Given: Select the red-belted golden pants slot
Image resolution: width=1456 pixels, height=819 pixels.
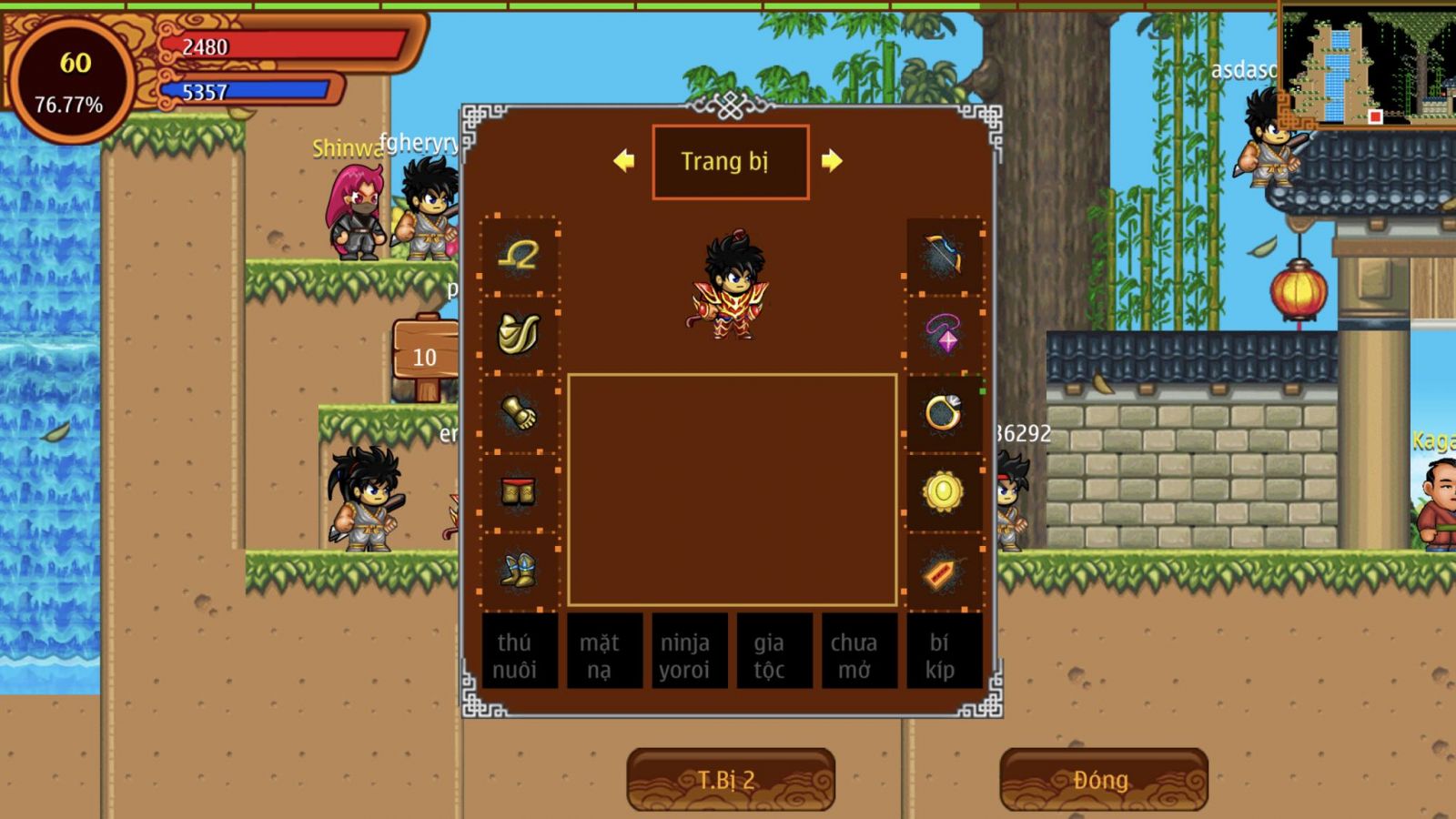Looking at the screenshot, I should click(519, 492).
